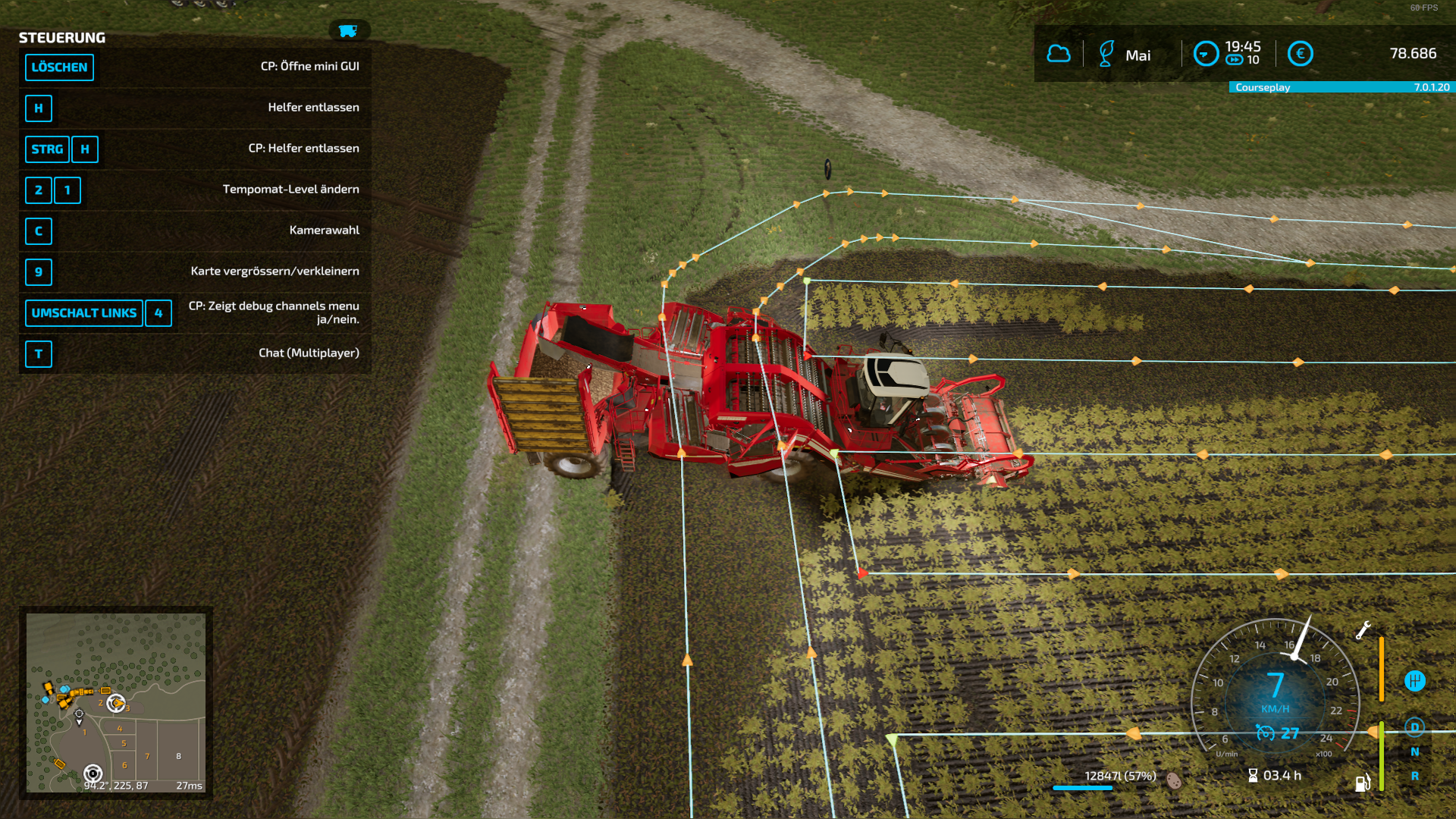
Task: Select the clock icon beside the time
Action: click(1206, 54)
